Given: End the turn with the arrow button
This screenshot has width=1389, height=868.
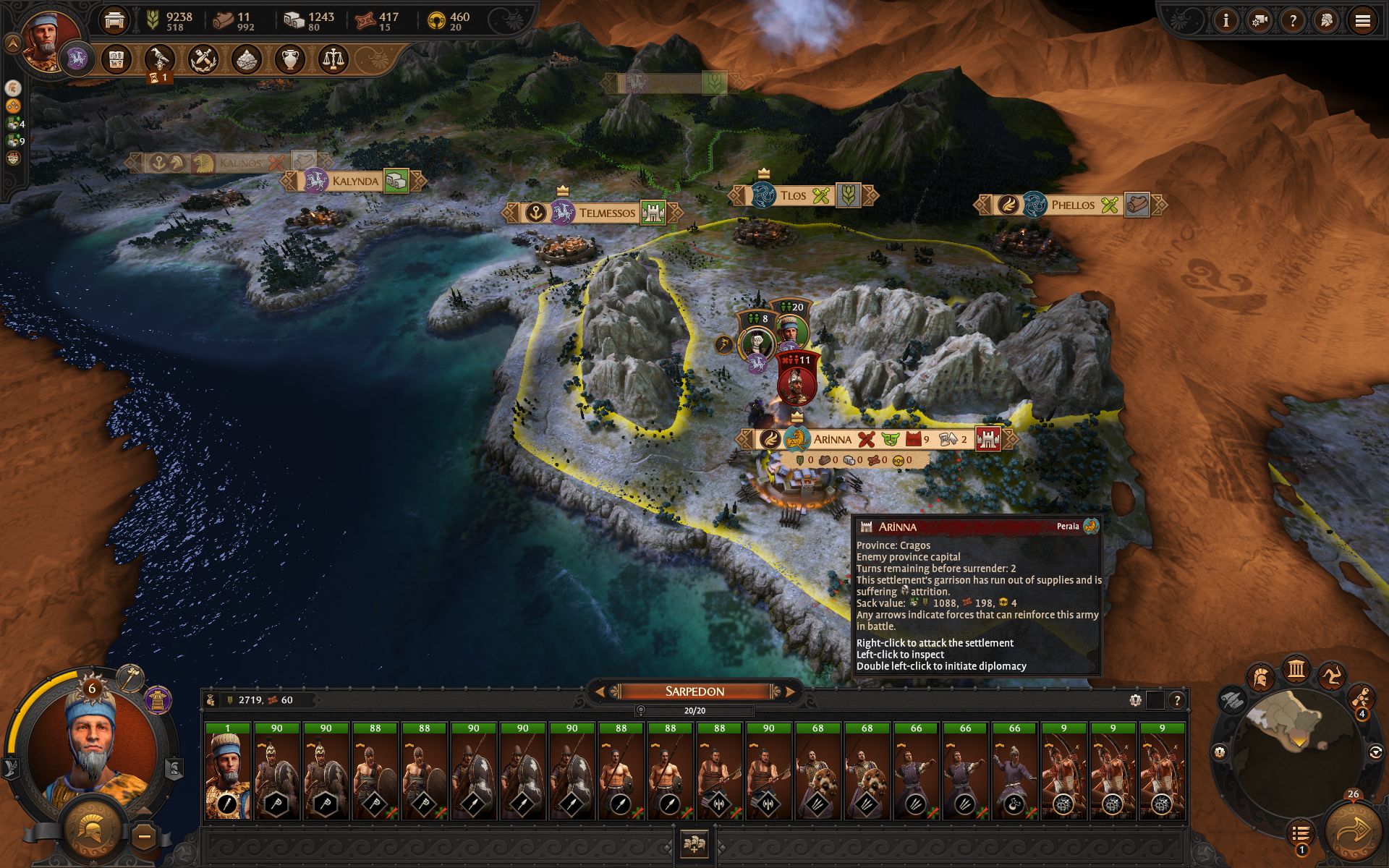Looking at the screenshot, I should 1350,832.
